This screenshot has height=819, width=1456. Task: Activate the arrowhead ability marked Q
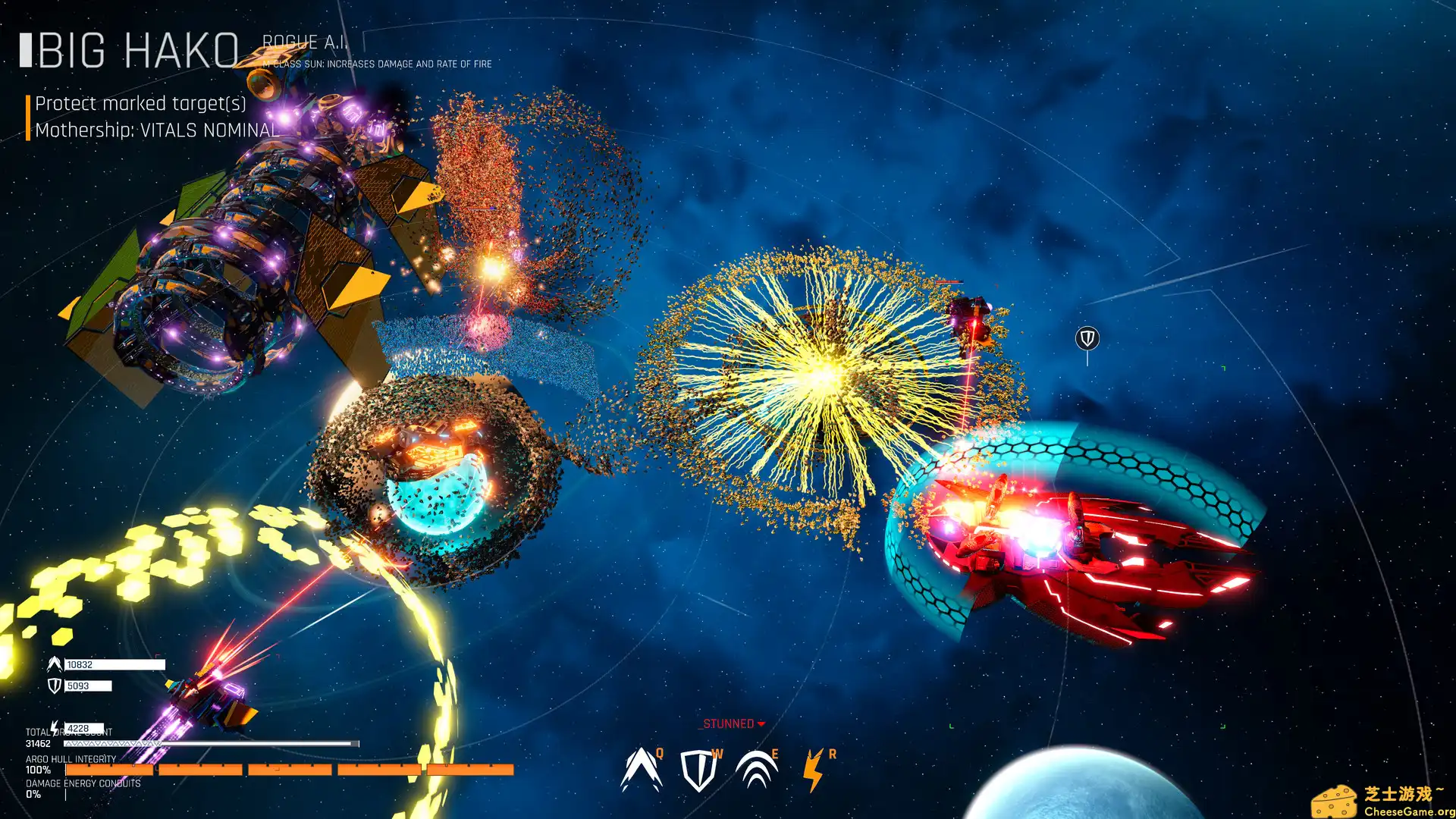[641, 770]
